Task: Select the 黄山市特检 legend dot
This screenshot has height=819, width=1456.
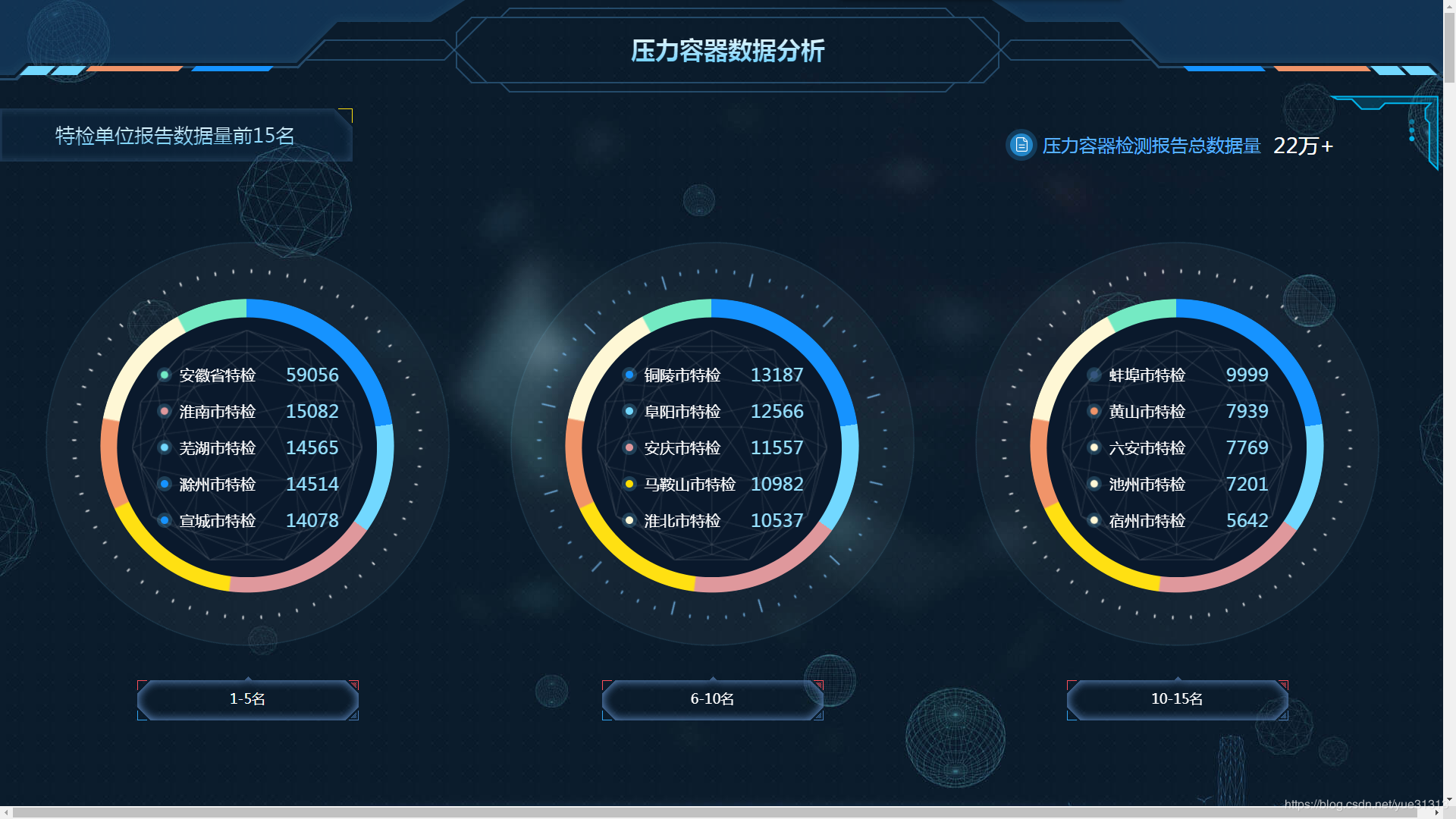Action: click(x=1093, y=411)
